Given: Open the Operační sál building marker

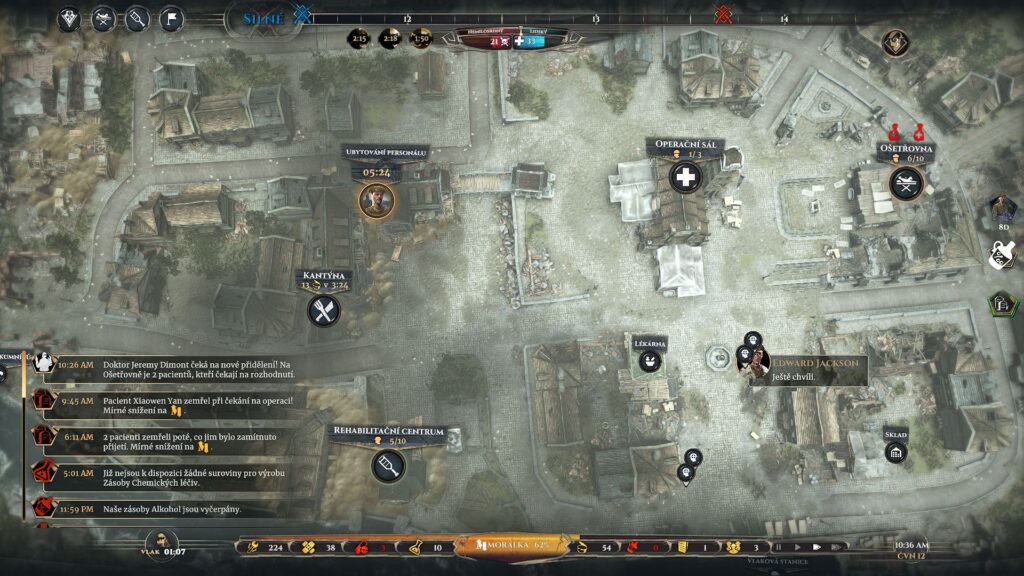Looking at the screenshot, I should [685, 178].
